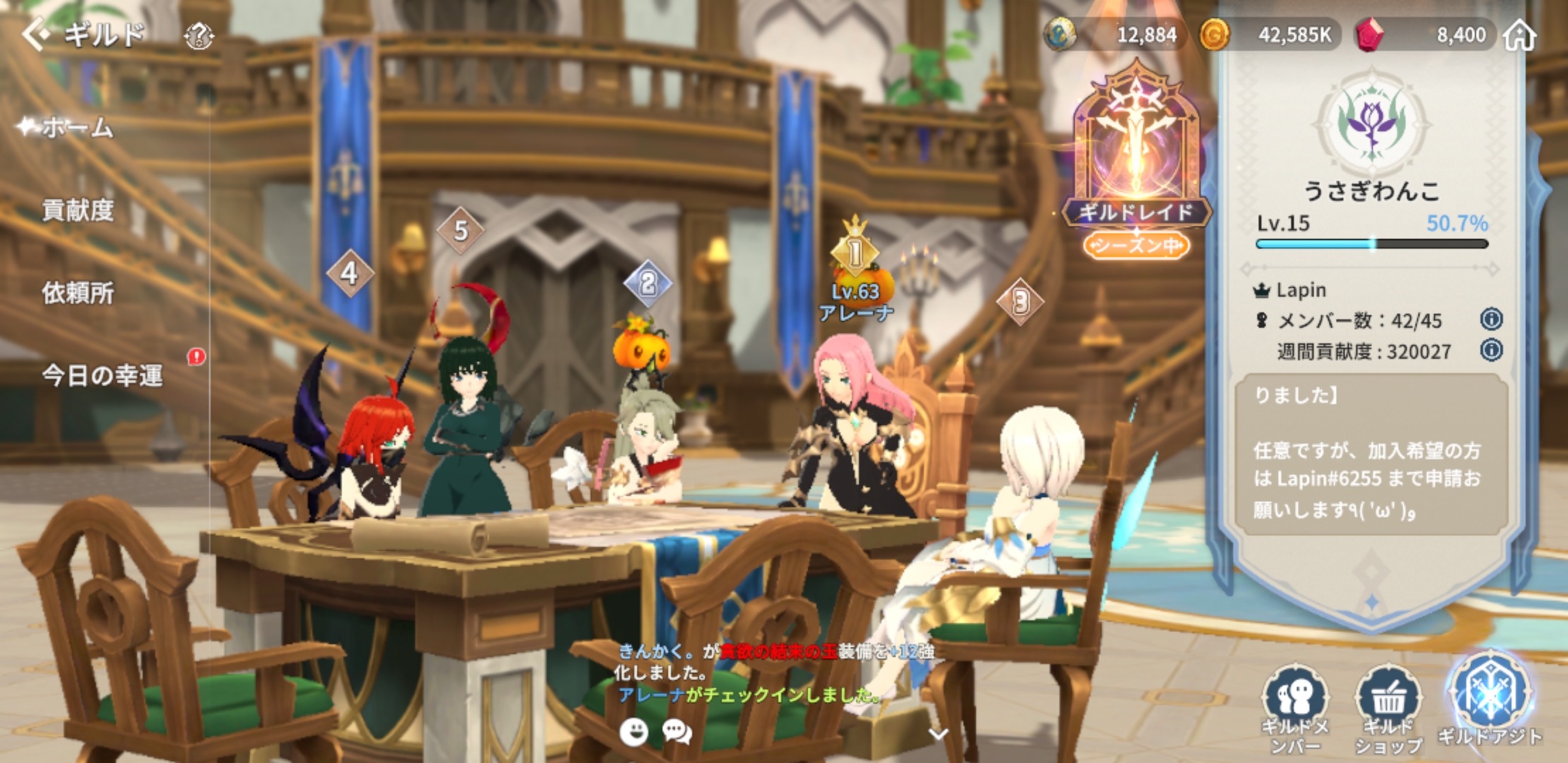Screen dimensions: 1568x763
Task: Open the guild help question mark
Action: point(199,35)
